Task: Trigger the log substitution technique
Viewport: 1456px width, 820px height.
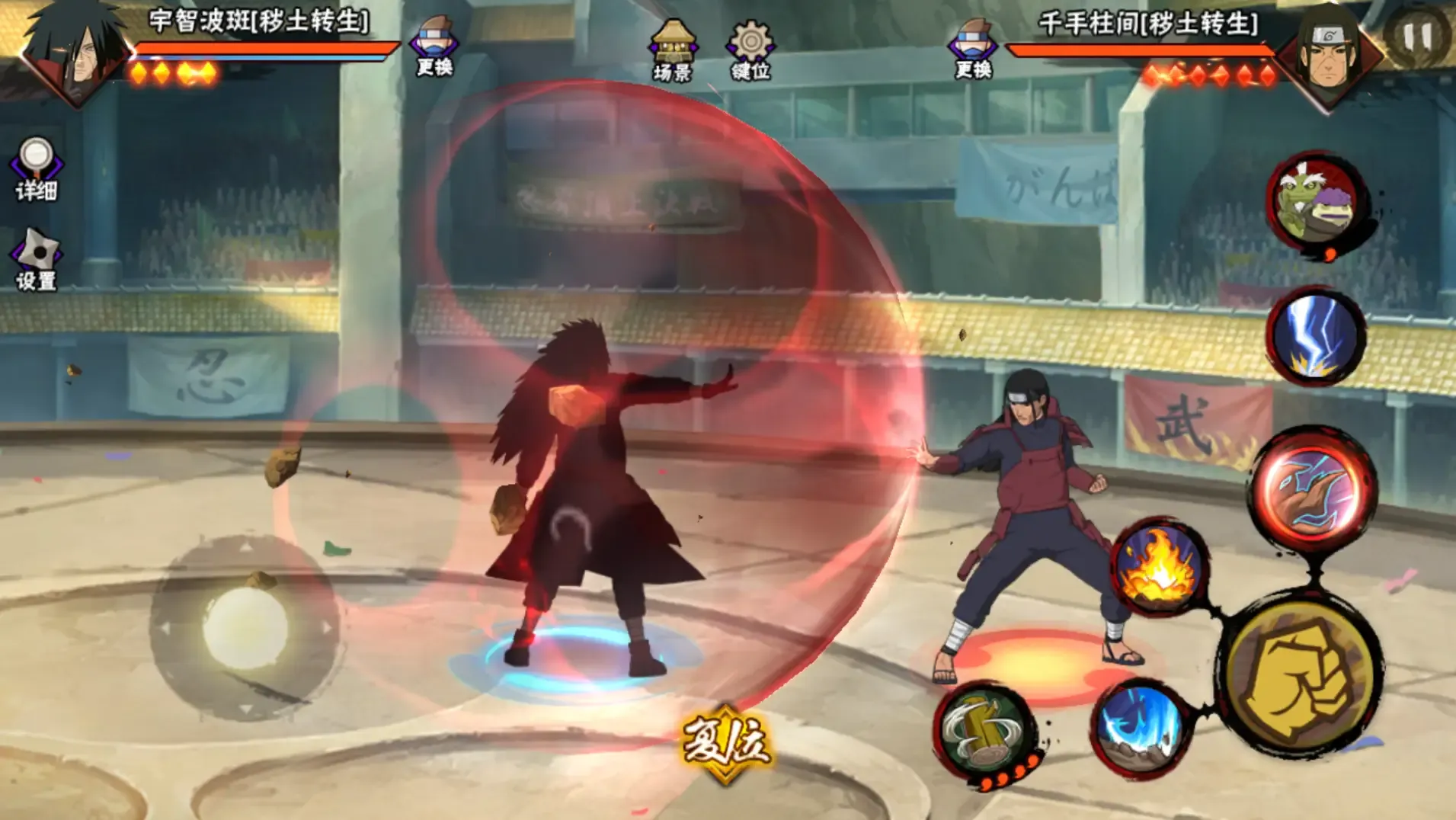Action: click(x=985, y=733)
